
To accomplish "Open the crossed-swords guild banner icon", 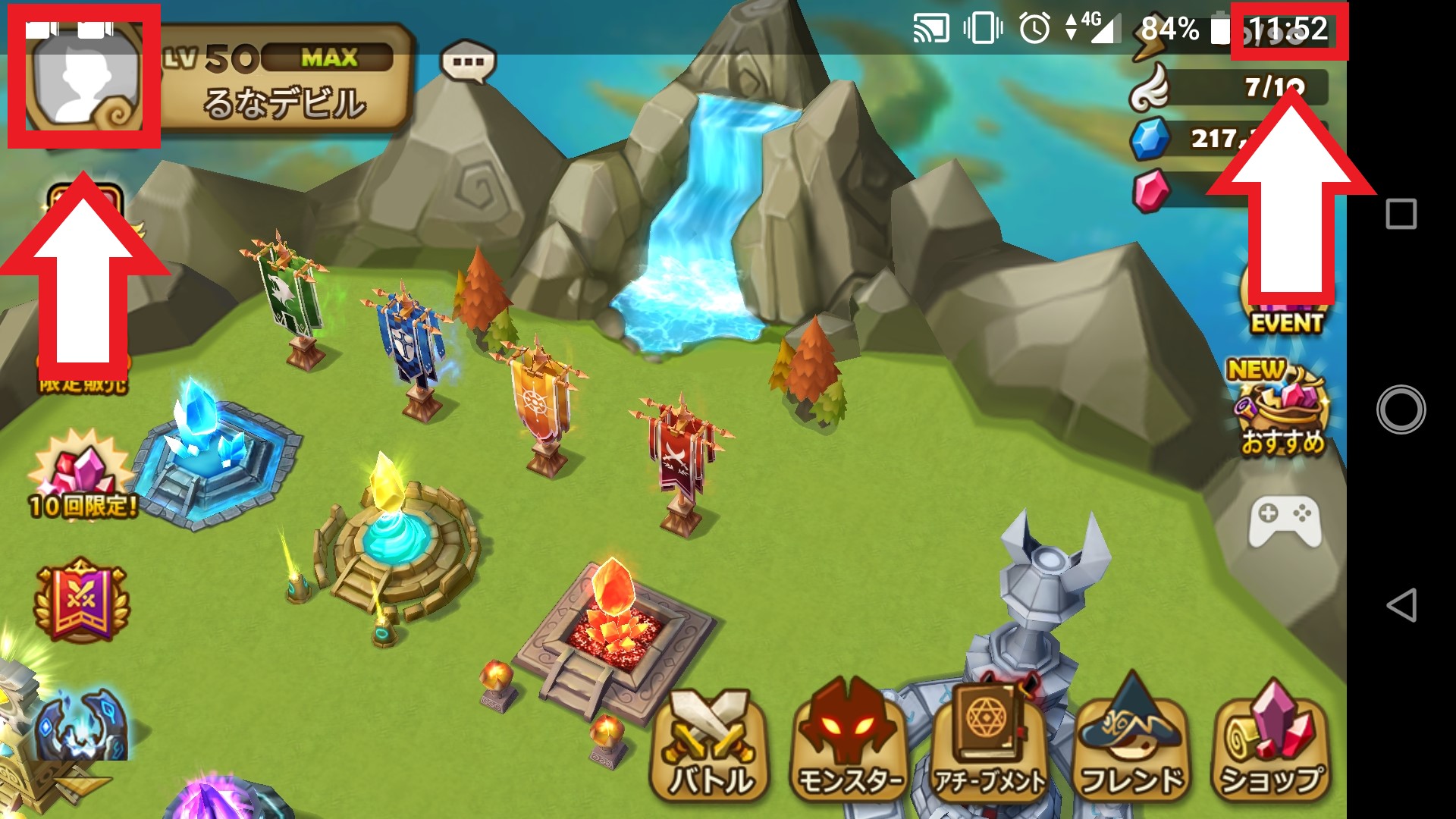I will click(81, 601).
